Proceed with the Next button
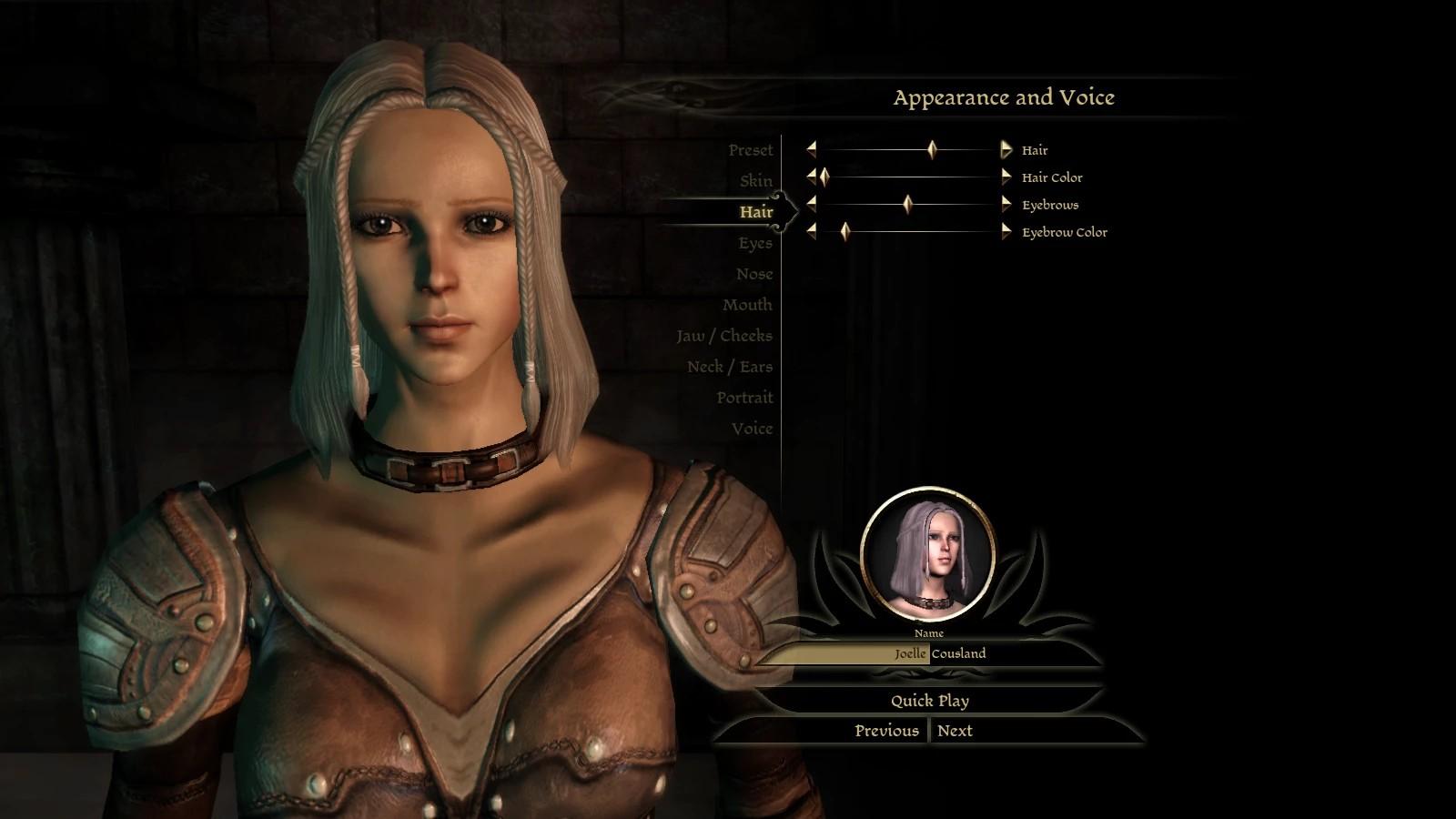Viewport: 1456px width, 819px height. click(955, 731)
